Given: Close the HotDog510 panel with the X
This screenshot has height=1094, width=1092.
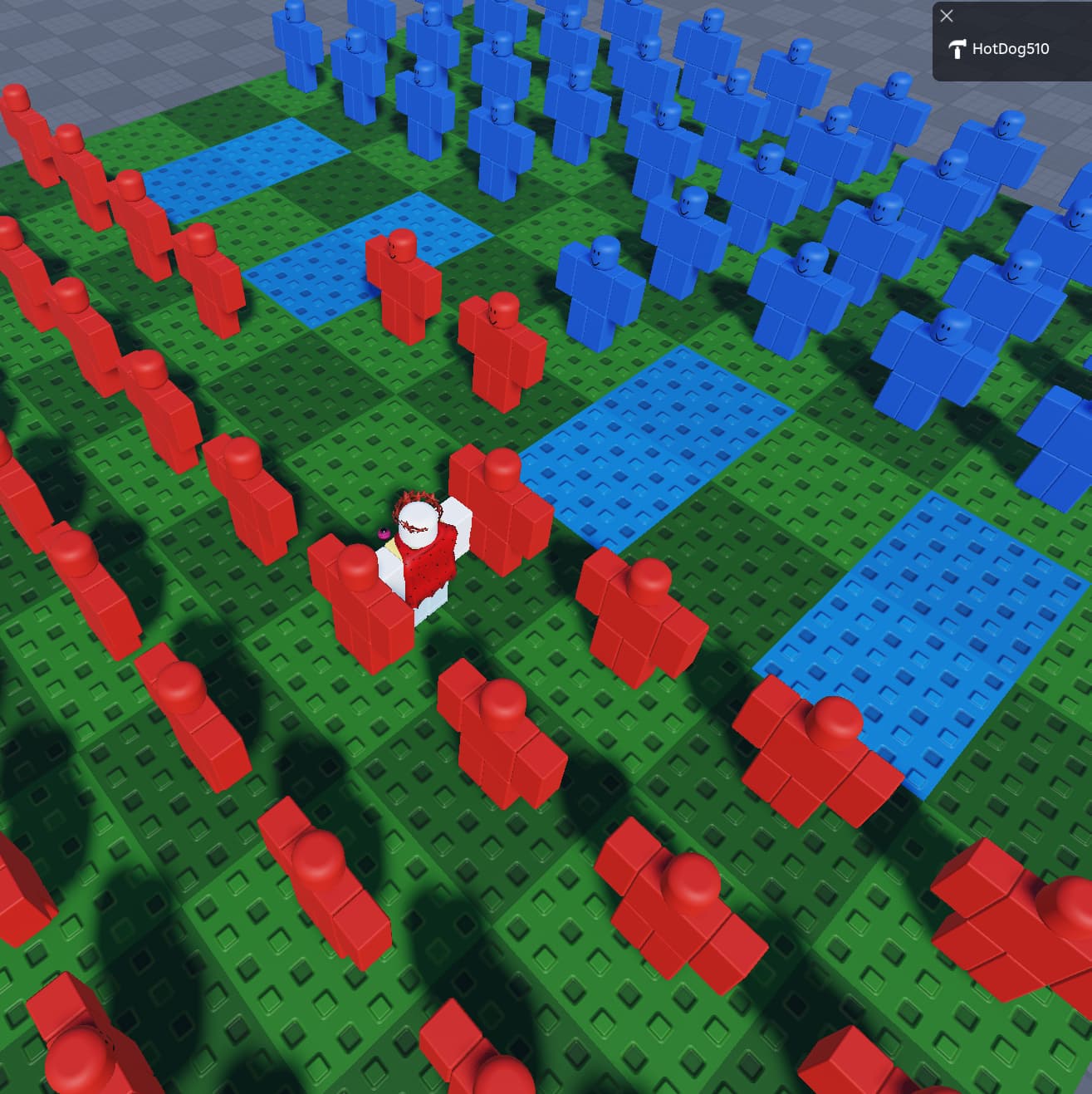Looking at the screenshot, I should tap(947, 16).
